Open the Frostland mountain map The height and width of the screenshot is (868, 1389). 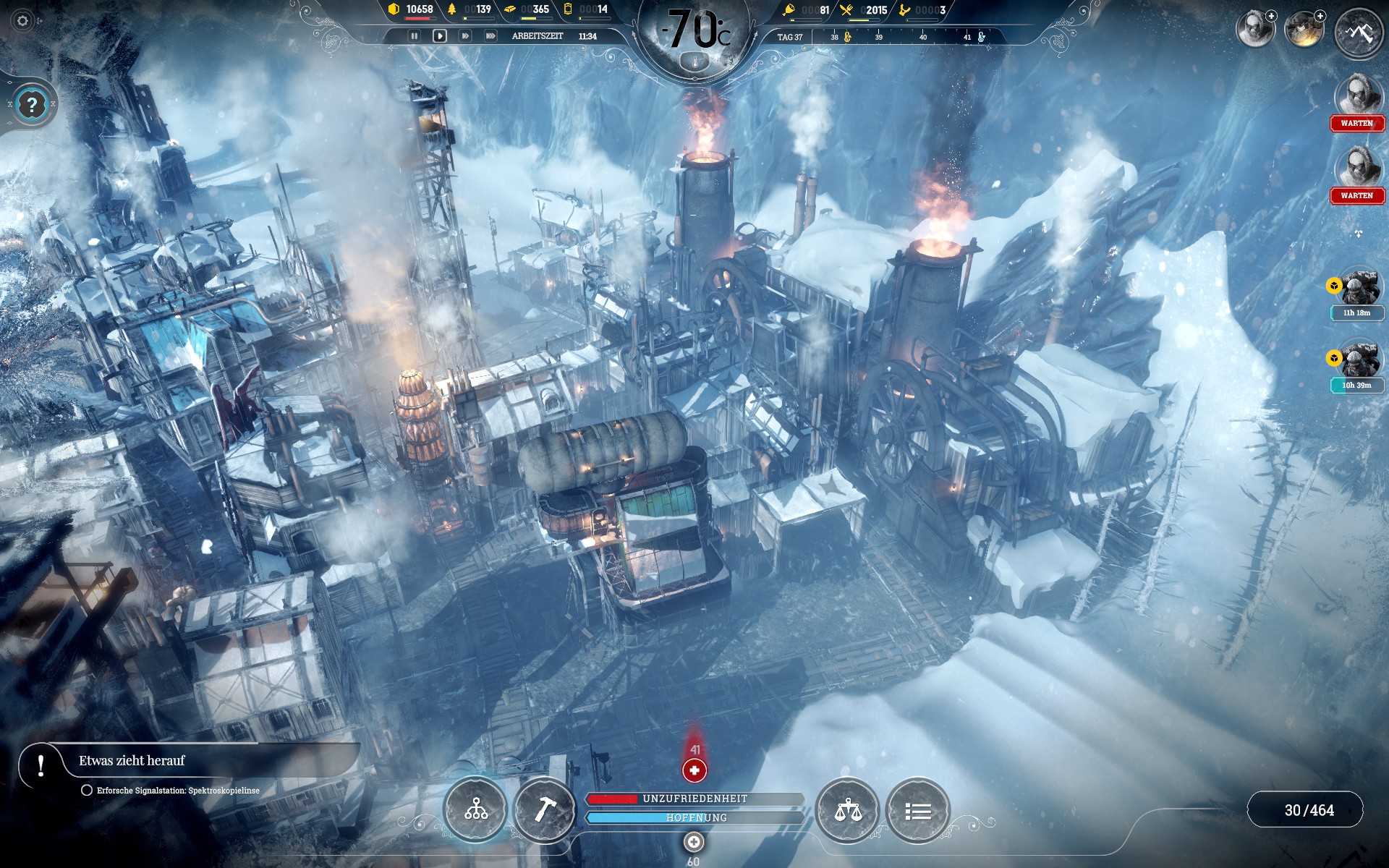click(x=1358, y=33)
